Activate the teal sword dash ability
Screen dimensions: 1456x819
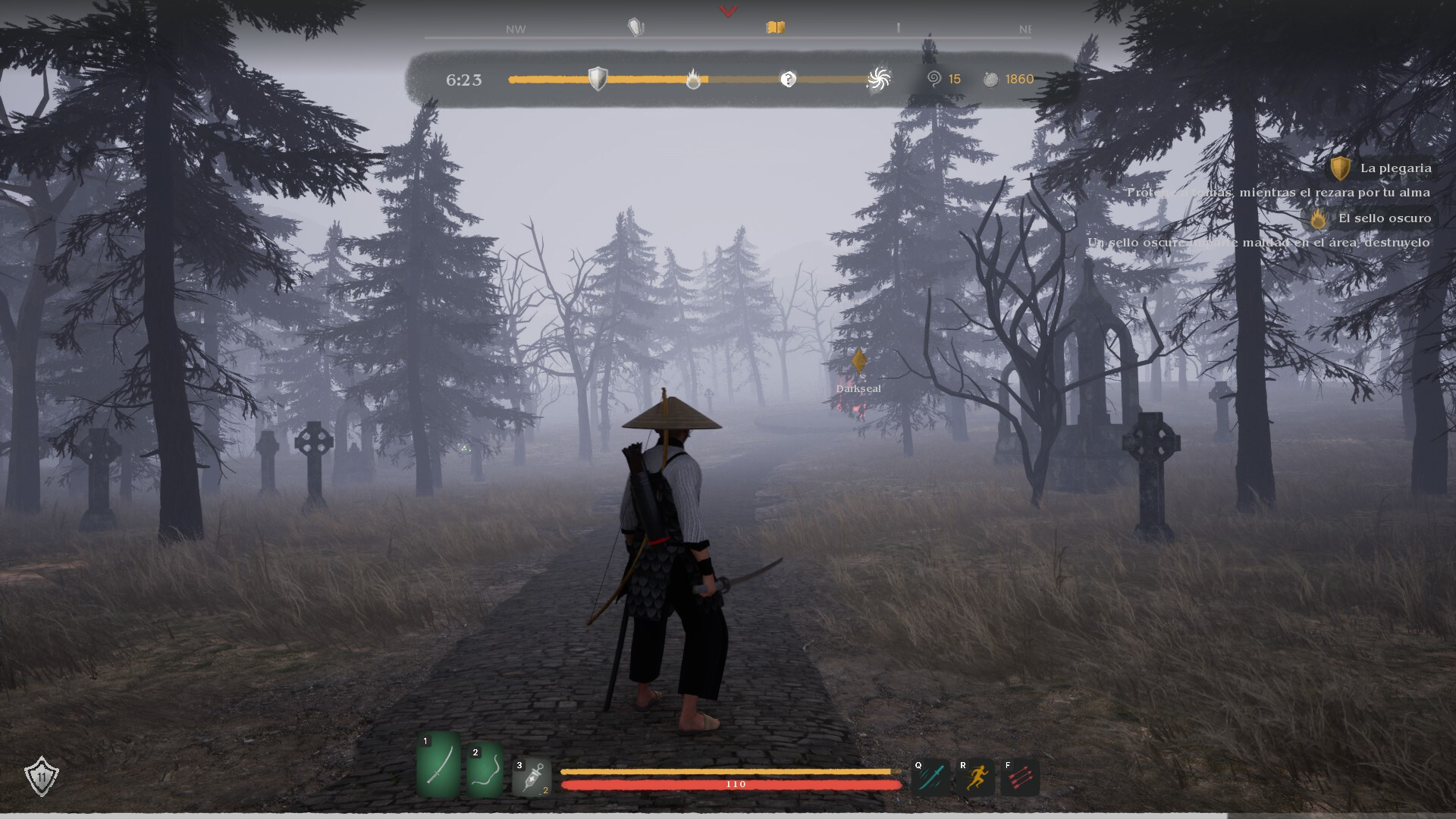tap(930, 777)
